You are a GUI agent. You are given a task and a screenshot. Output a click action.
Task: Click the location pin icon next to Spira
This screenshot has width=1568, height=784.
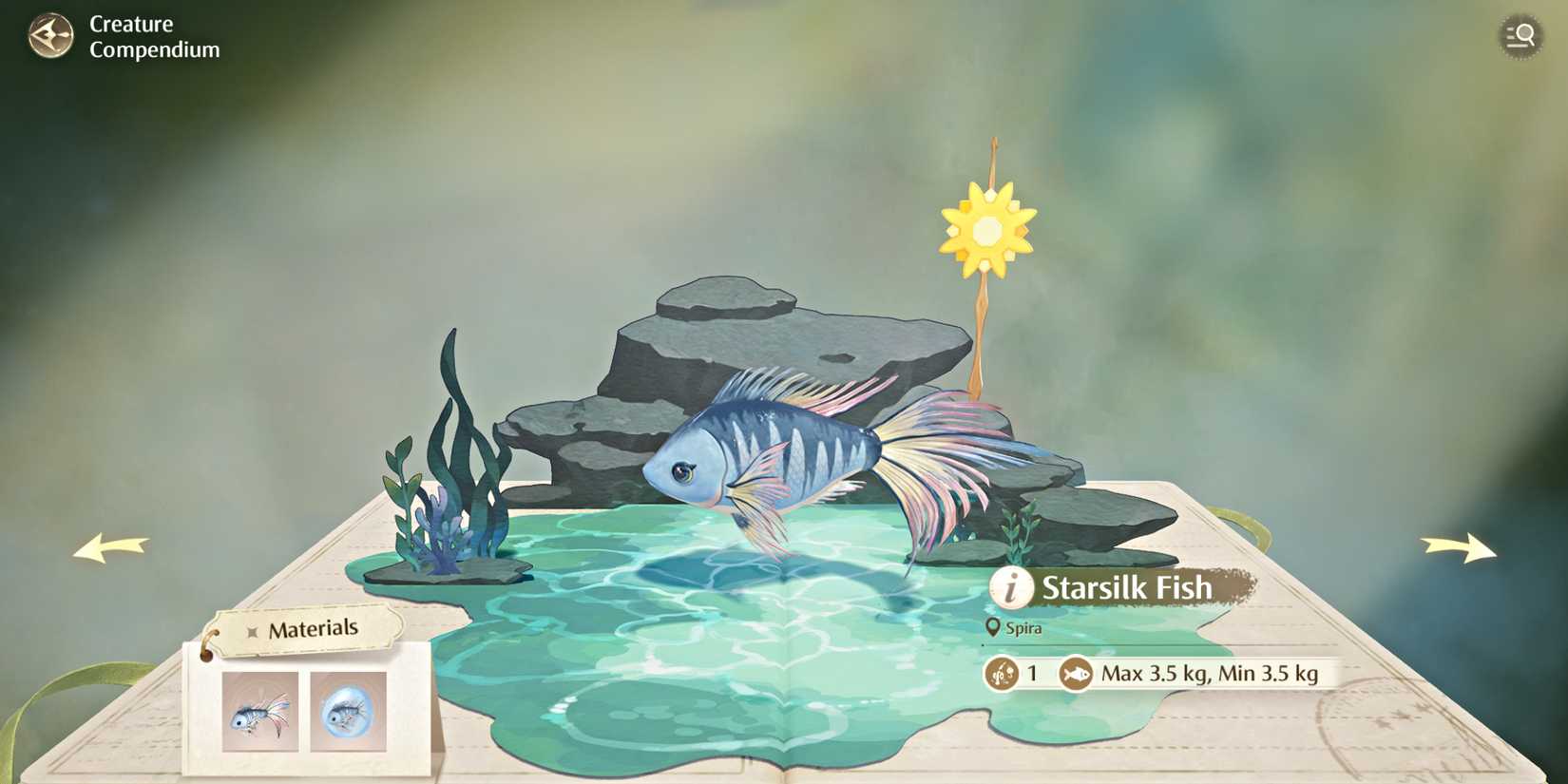pyautogui.click(x=994, y=627)
